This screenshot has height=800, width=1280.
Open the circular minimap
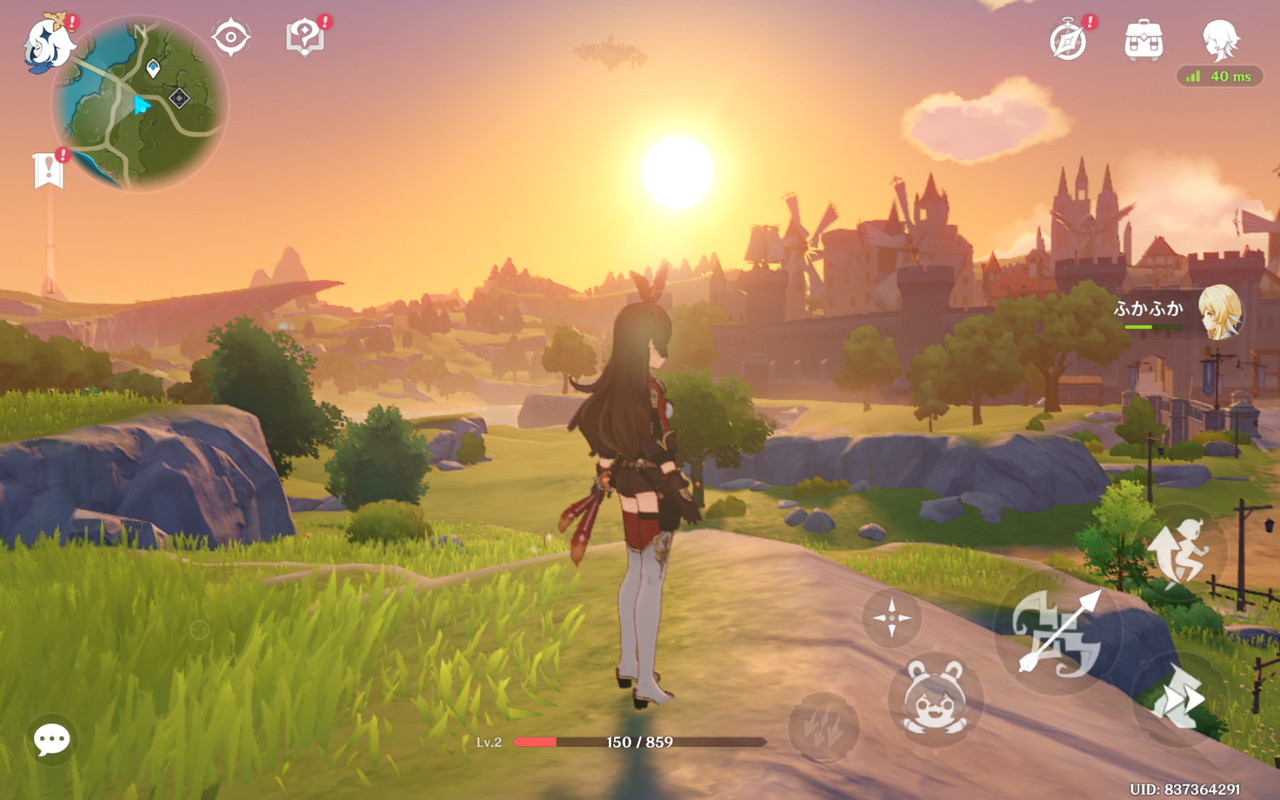pyautogui.click(x=140, y=103)
